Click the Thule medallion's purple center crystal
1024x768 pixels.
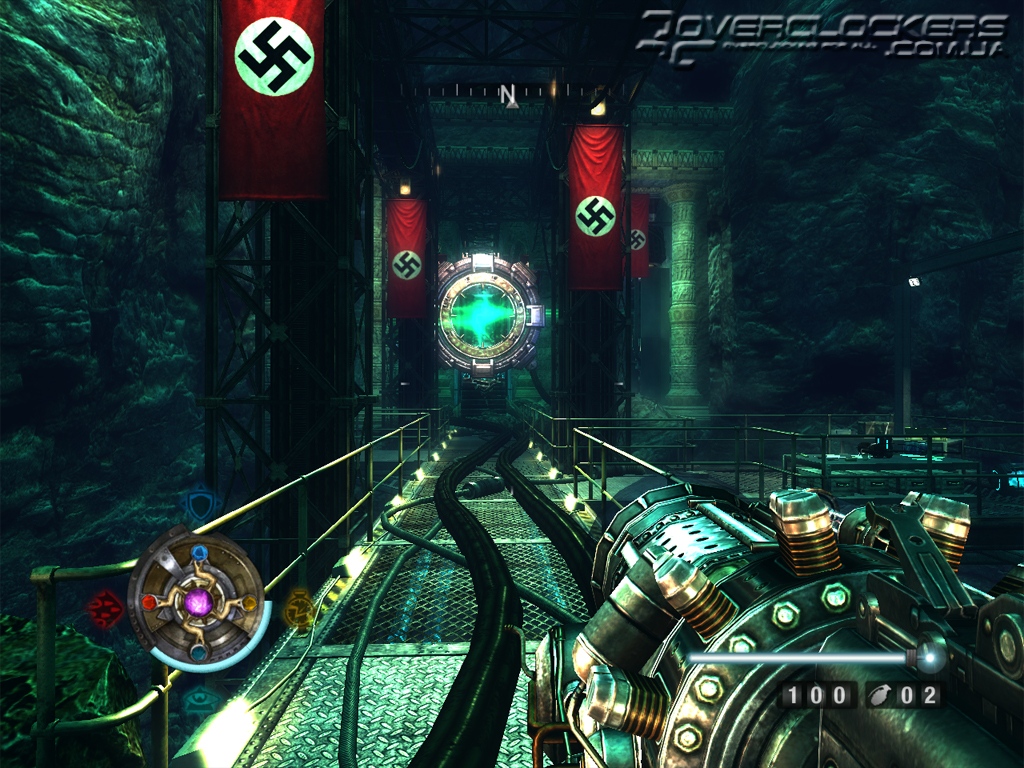click(200, 602)
